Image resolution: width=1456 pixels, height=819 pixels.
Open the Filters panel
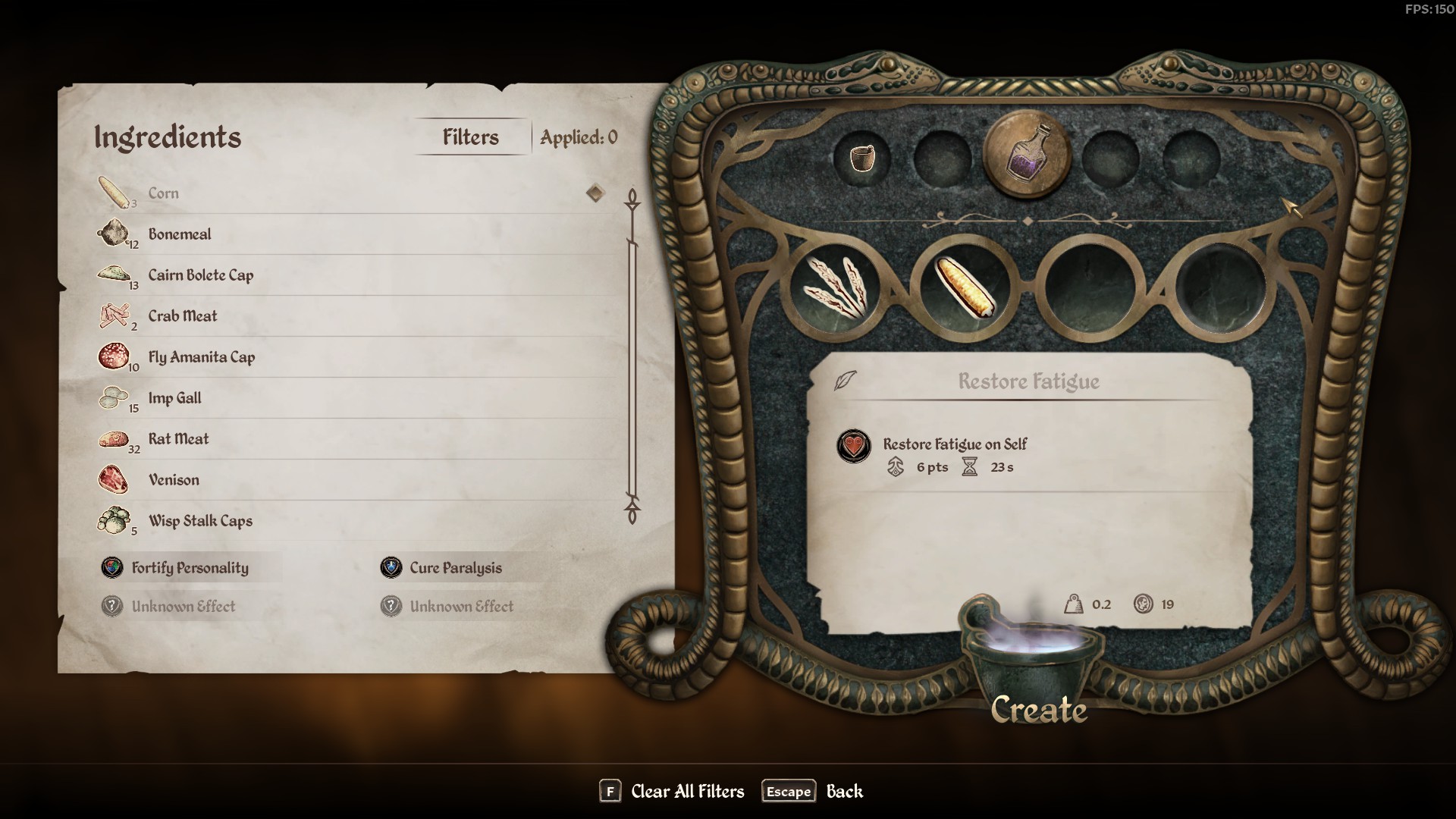point(471,137)
